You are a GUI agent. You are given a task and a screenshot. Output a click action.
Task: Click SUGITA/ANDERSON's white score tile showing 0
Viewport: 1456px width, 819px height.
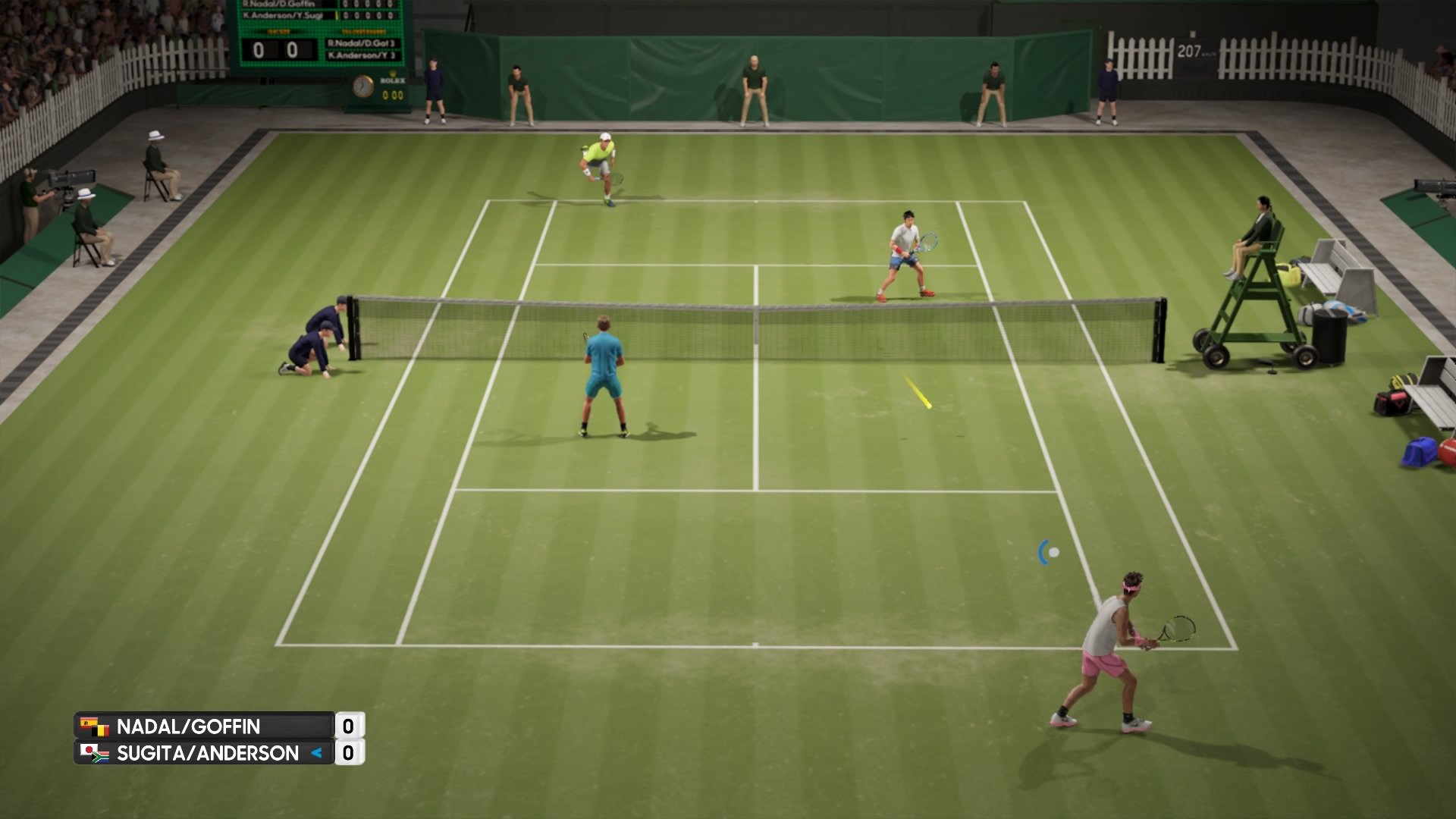(350, 753)
